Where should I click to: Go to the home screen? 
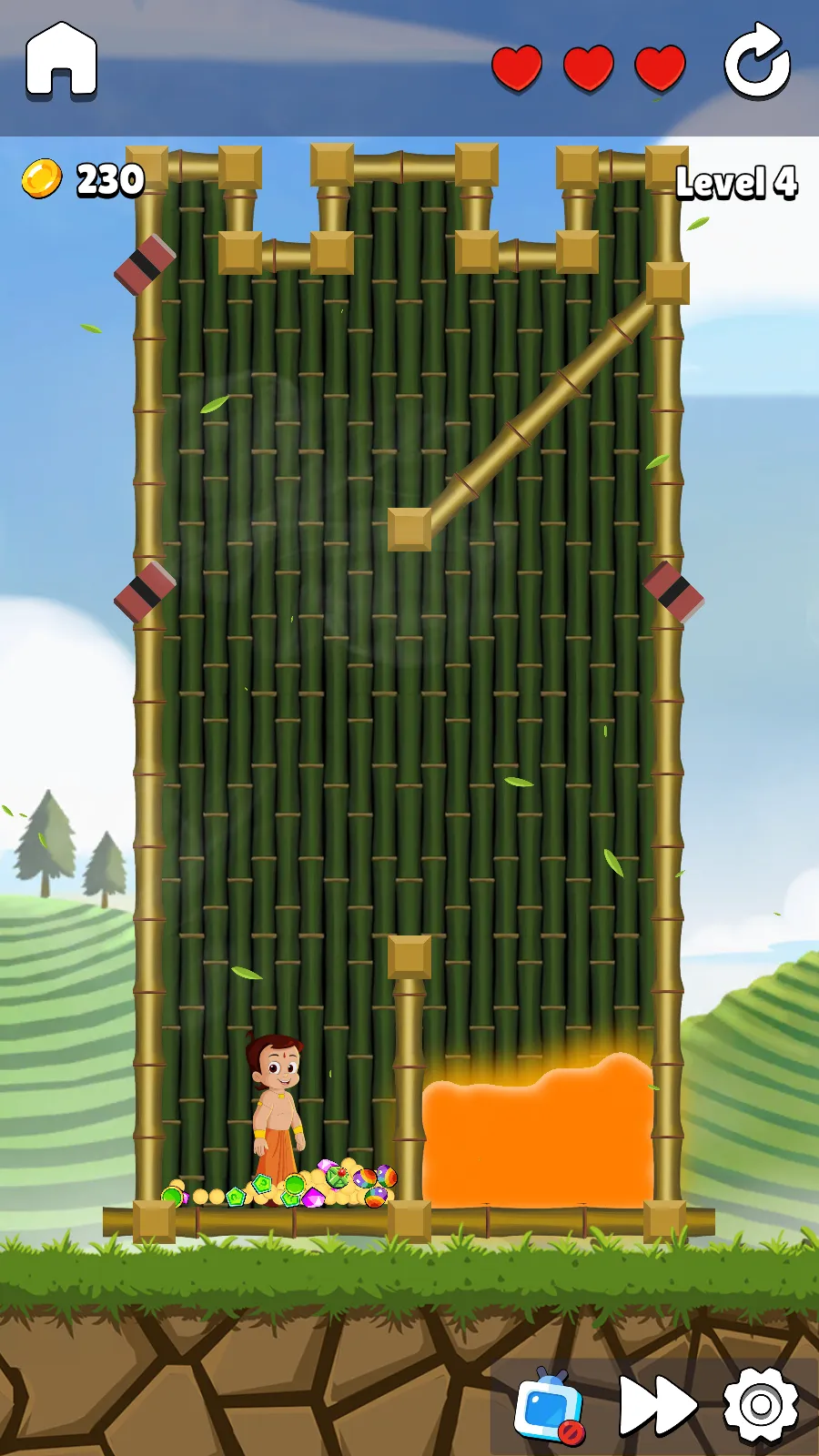click(61, 60)
